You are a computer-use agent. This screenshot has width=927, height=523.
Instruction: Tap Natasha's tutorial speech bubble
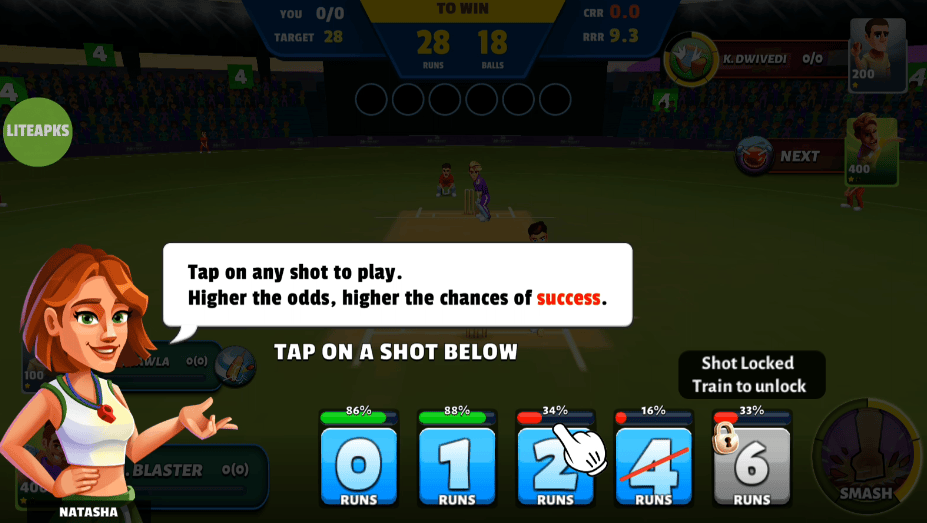398,285
